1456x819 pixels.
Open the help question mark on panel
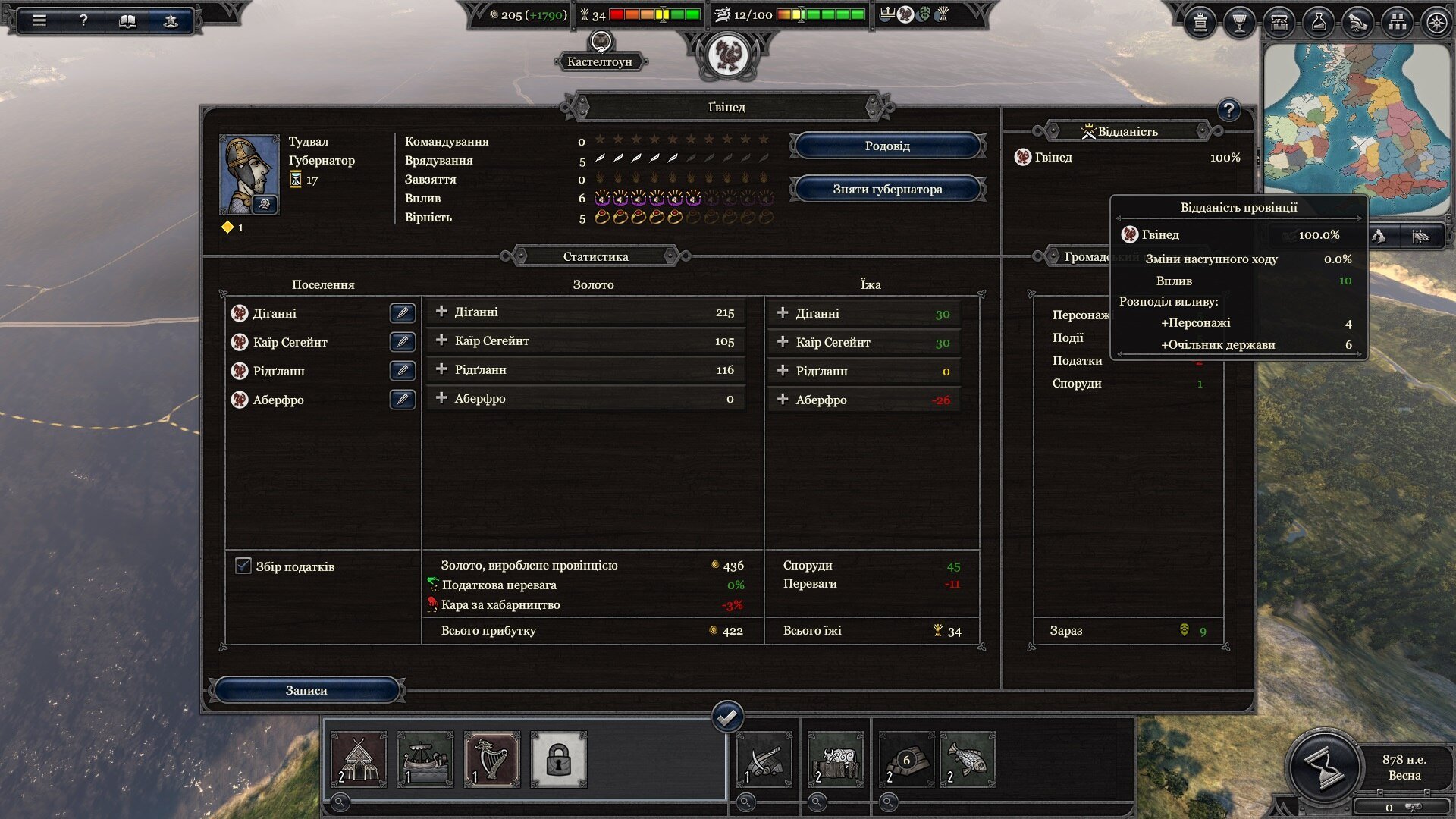tap(1228, 111)
